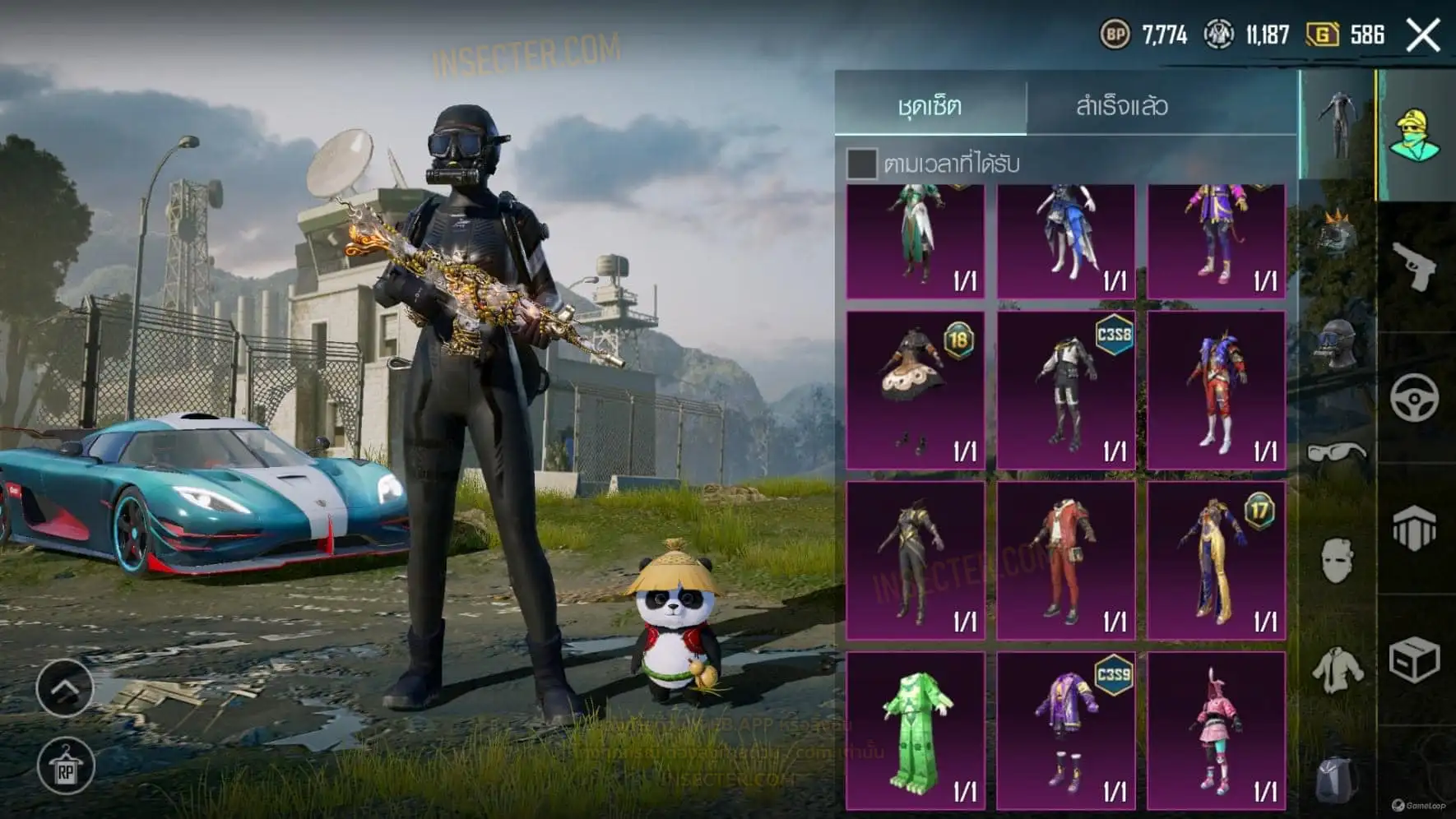Viewport: 1456px width, 819px height.
Task: Open the face mask slot
Action: click(x=1337, y=561)
